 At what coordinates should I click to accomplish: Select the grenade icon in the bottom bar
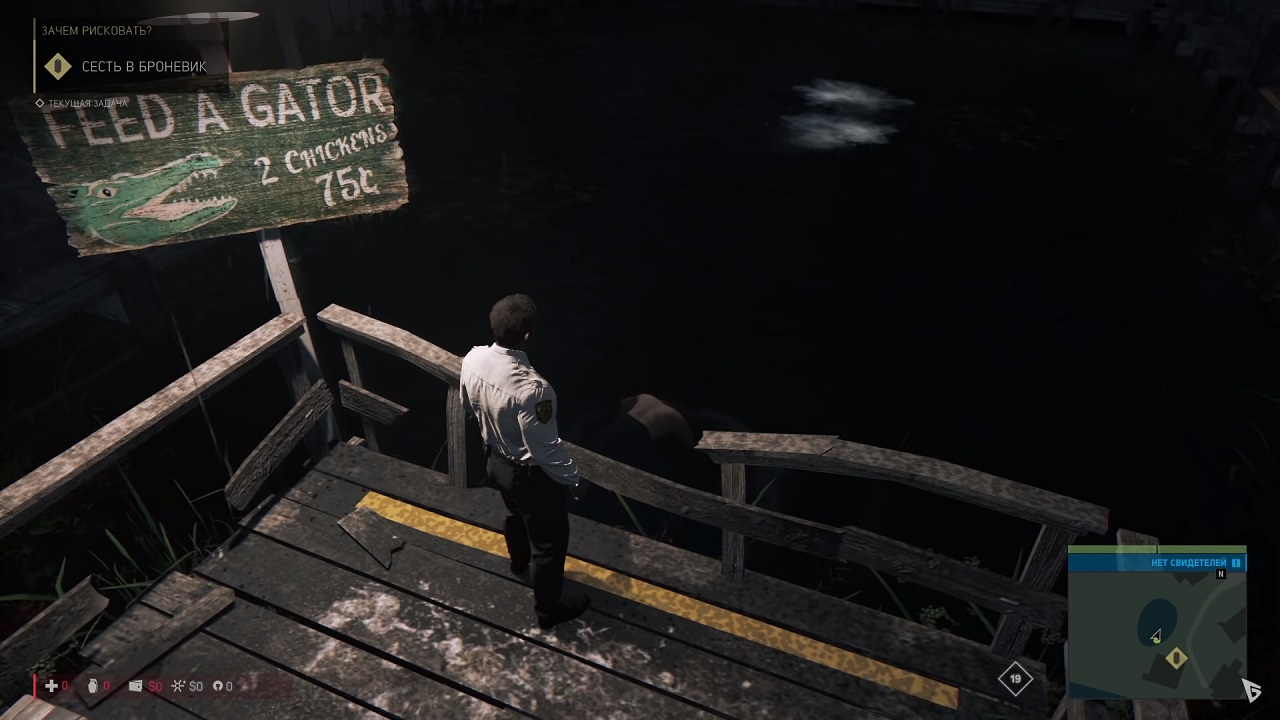point(92,687)
